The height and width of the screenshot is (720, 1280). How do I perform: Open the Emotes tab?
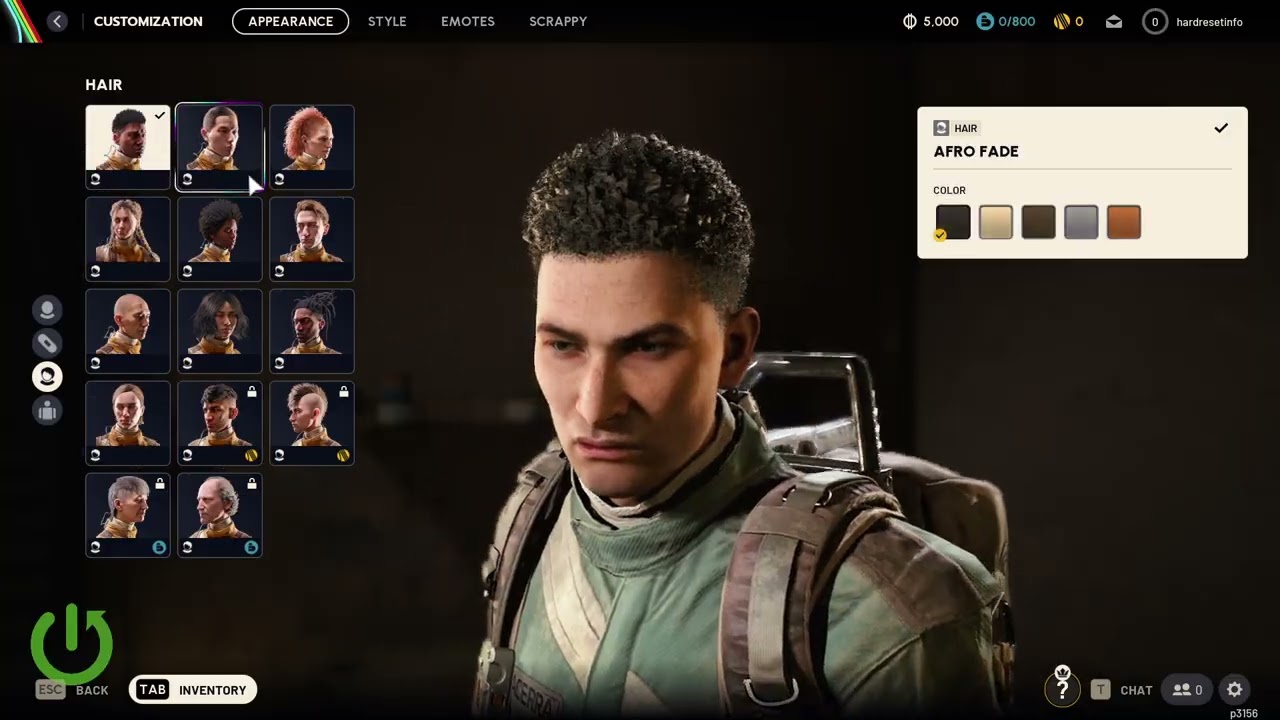pos(468,21)
